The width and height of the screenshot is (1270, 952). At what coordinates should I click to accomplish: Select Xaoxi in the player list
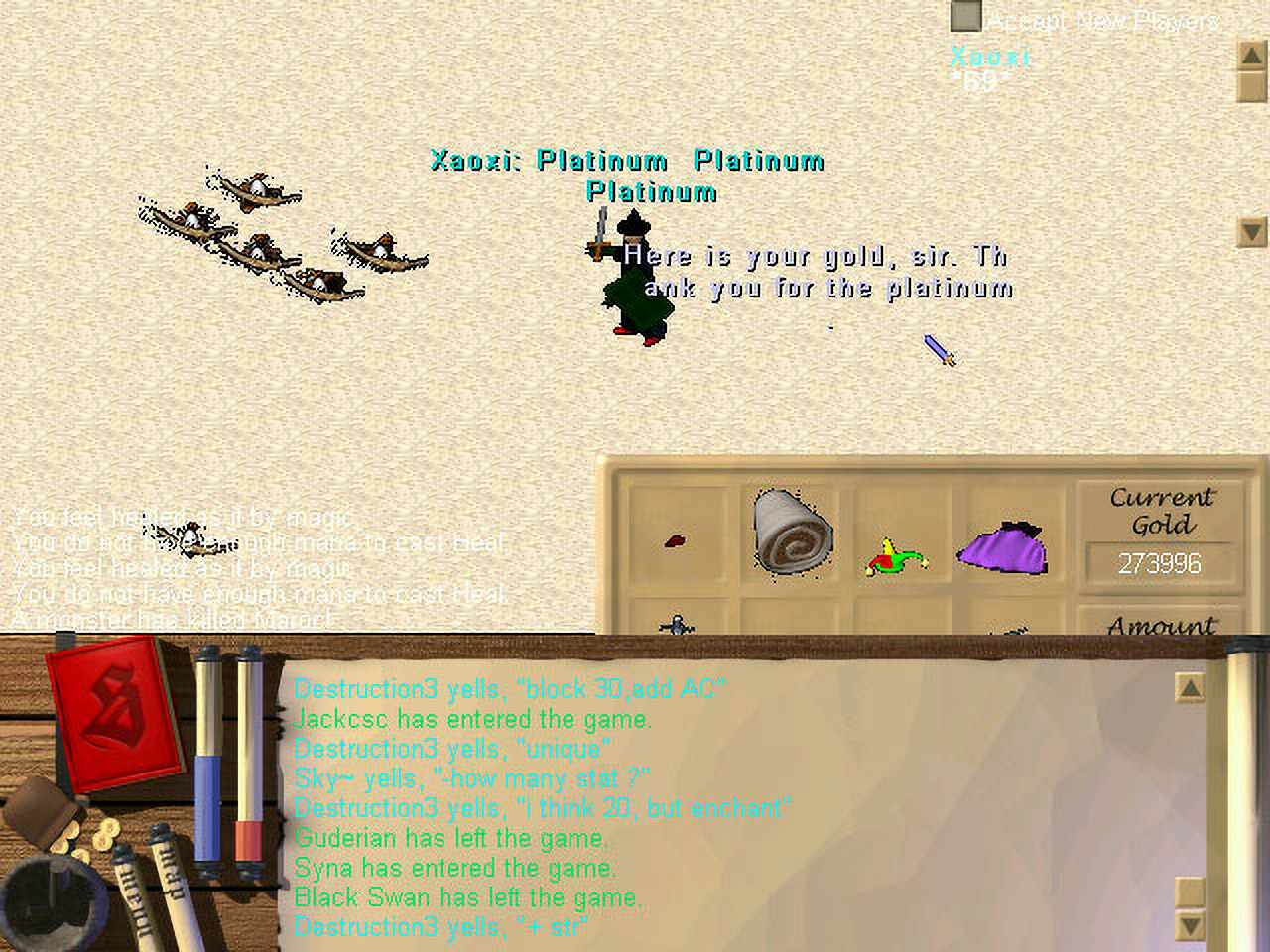click(x=990, y=57)
